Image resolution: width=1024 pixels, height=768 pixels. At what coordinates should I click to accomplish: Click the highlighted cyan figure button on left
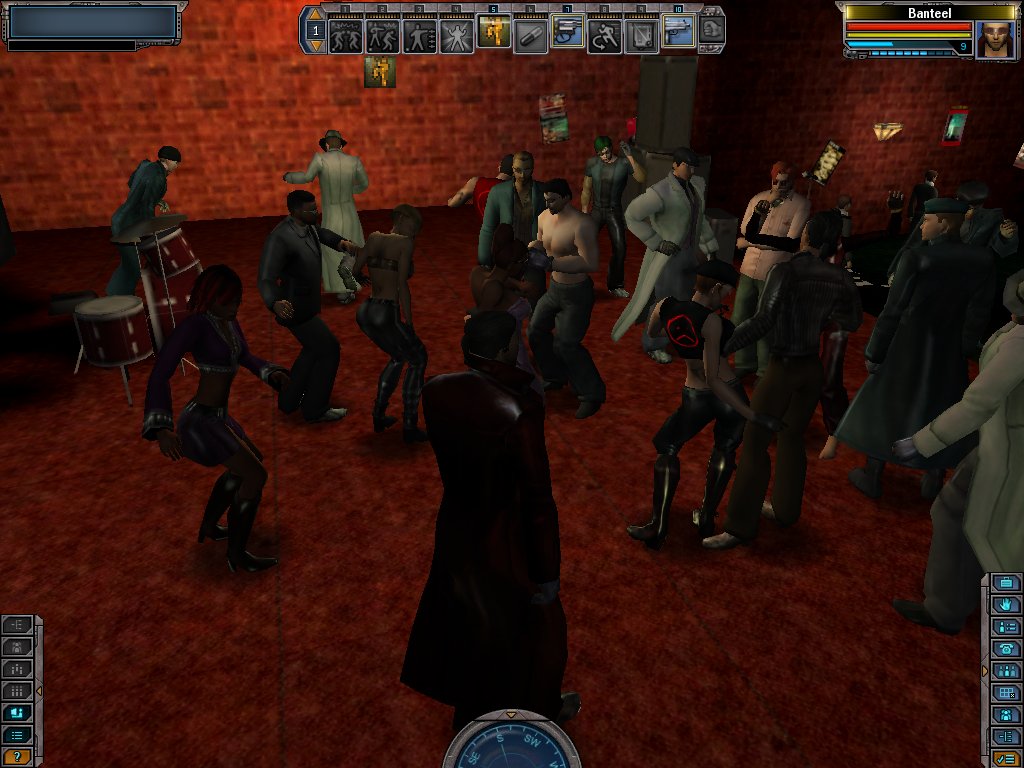click(17, 713)
